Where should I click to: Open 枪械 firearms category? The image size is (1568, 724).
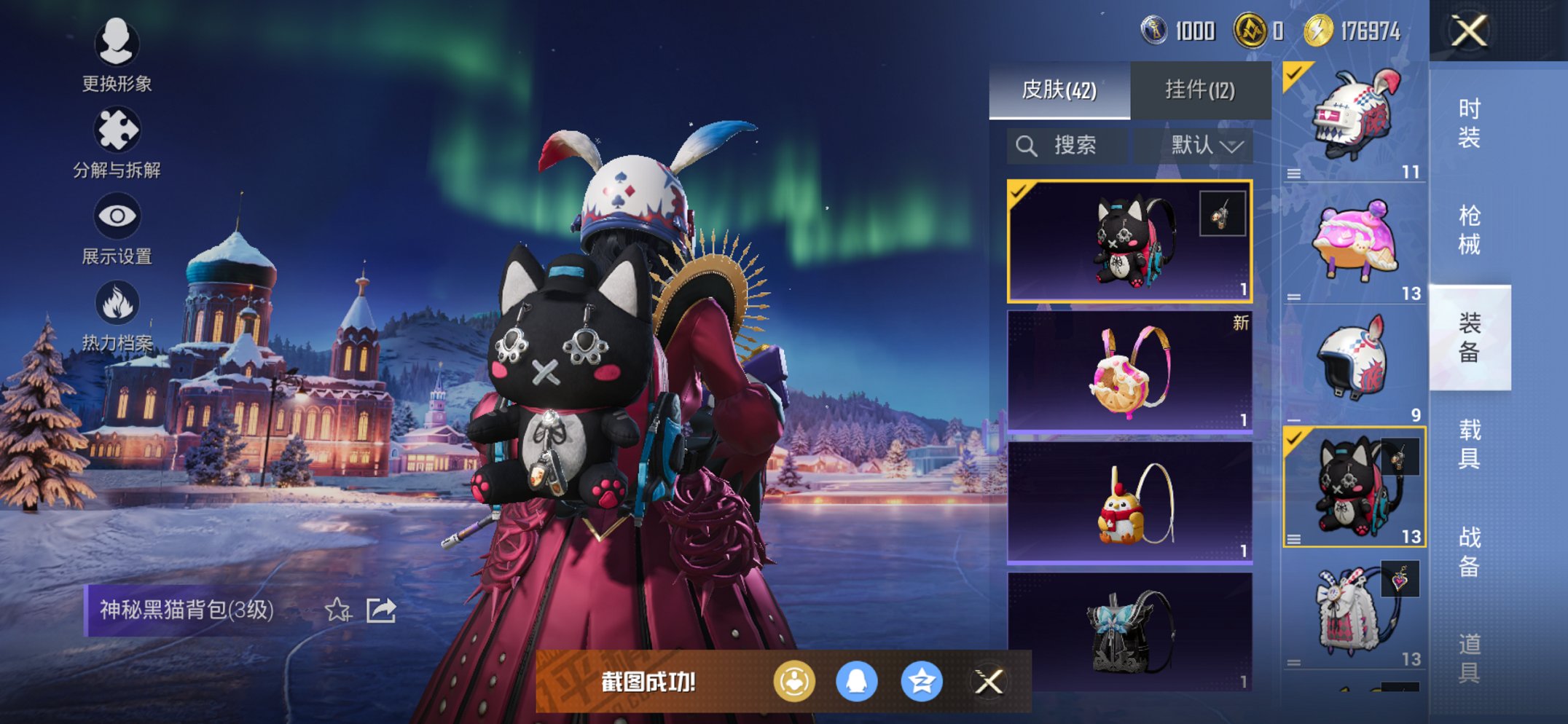(x=1469, y=229)
